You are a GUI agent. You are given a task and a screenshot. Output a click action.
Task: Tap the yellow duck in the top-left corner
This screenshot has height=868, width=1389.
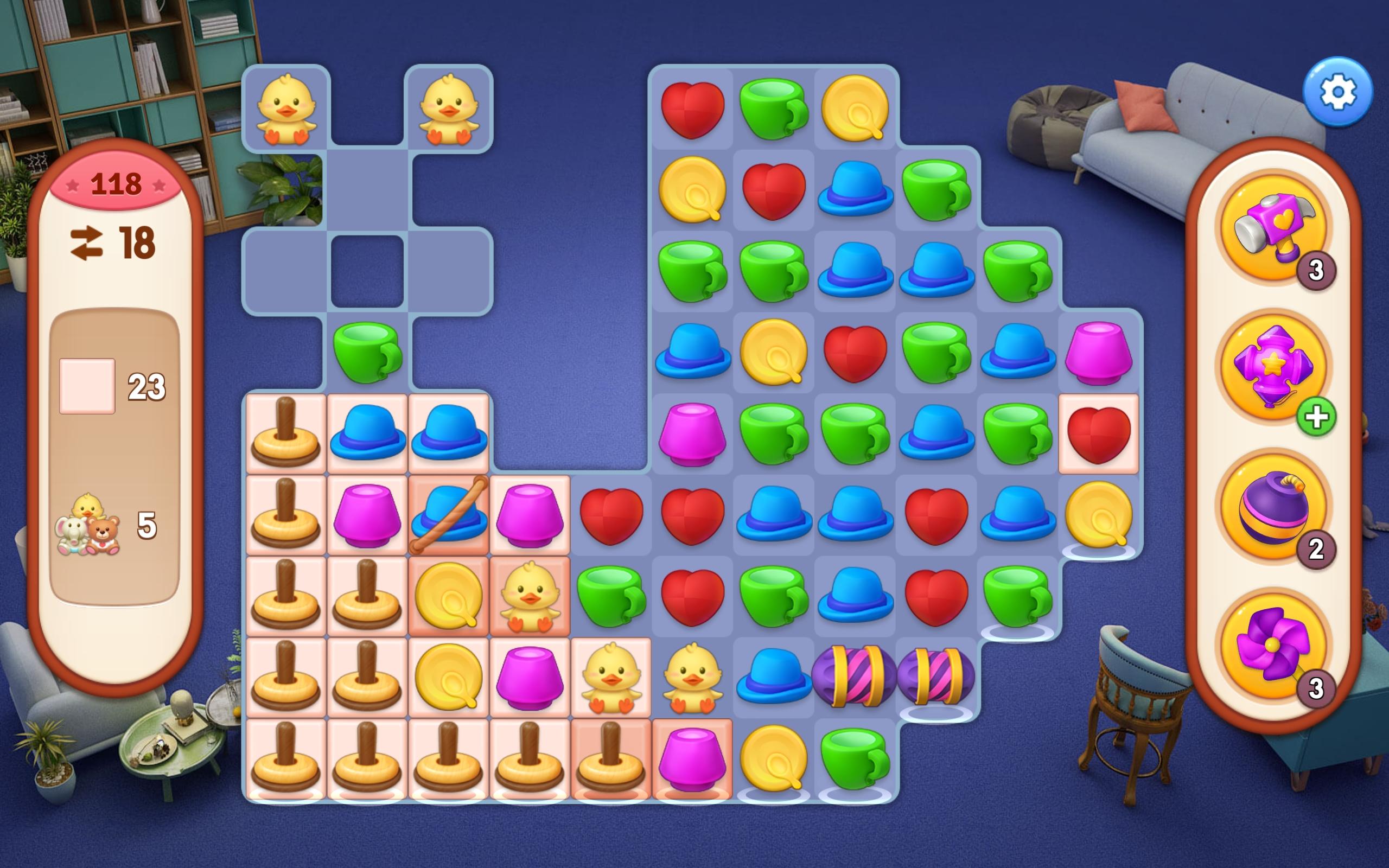pos(285,106)
